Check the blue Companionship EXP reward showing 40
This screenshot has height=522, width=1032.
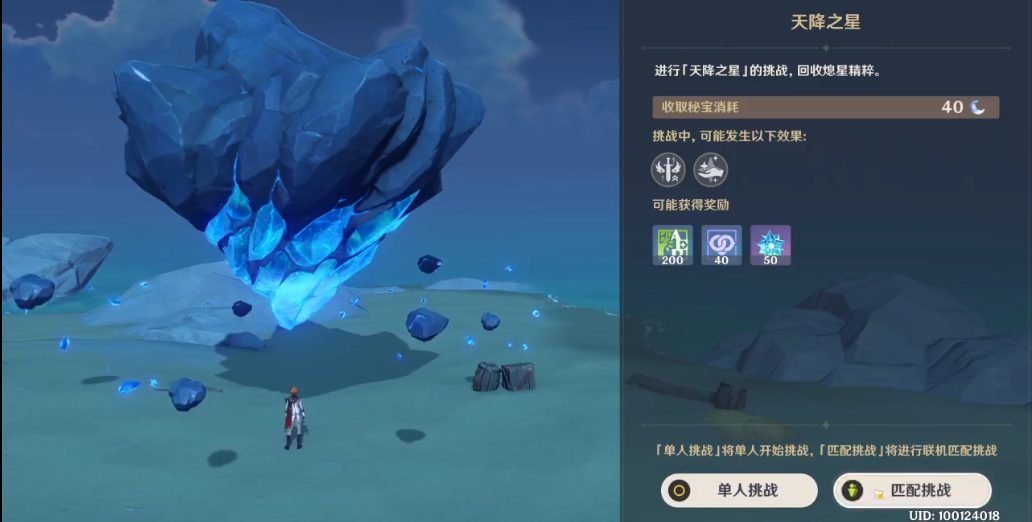[x=721, y=245]
